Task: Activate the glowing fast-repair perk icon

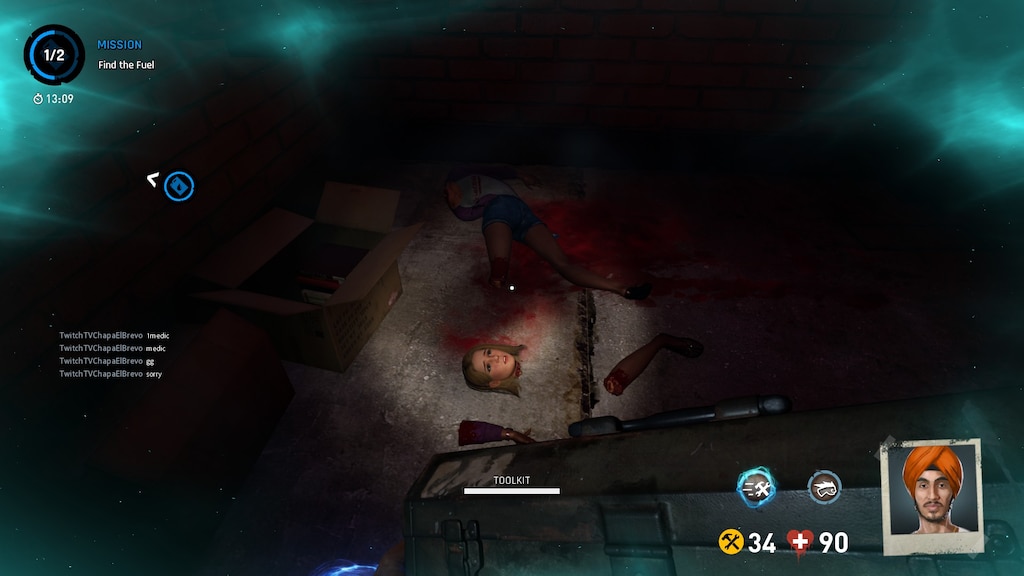Action: pyautogui.click(x=757, y=488)
